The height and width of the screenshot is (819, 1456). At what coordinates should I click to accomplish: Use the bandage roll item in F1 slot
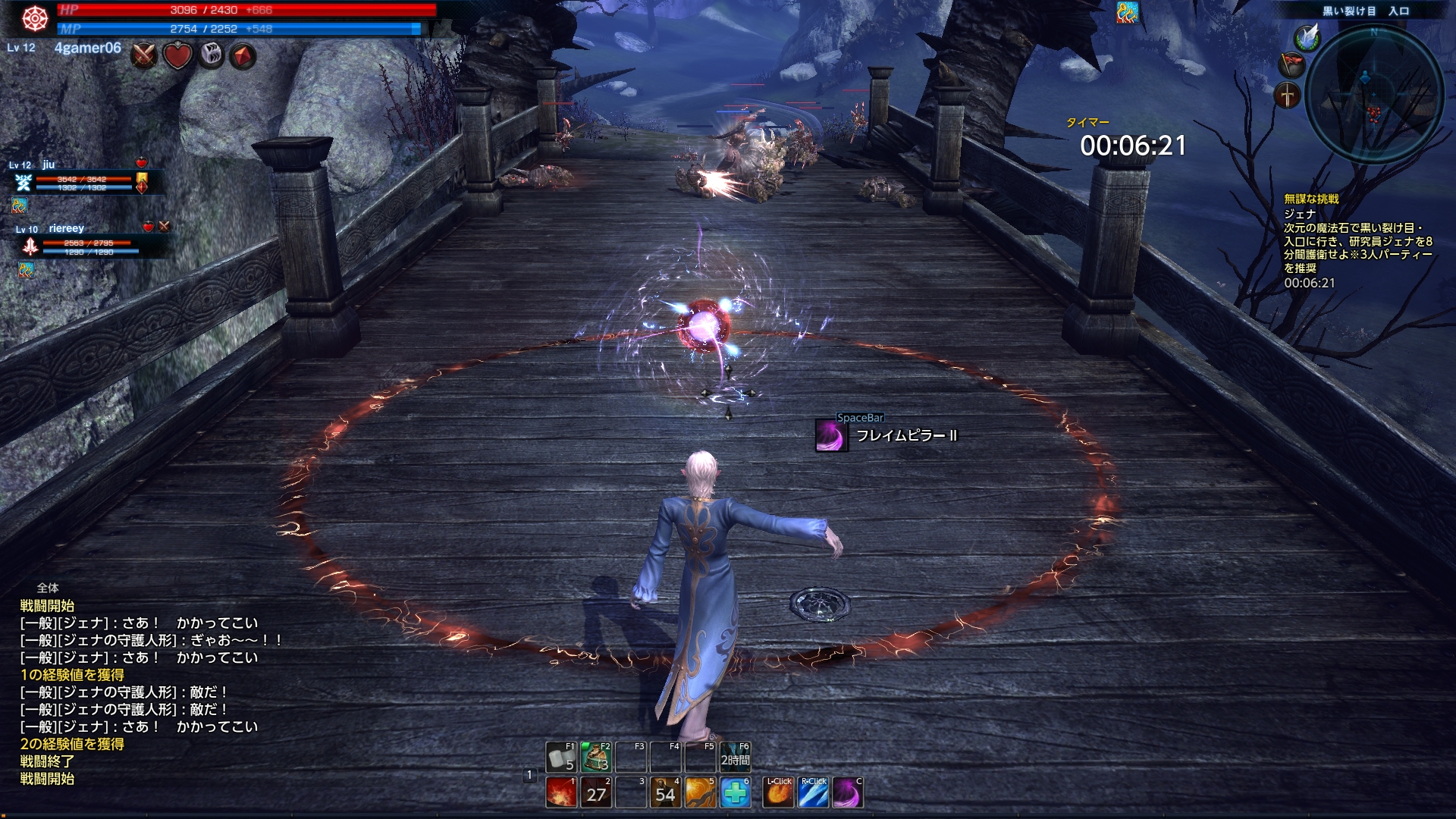(x=560, y=757)
